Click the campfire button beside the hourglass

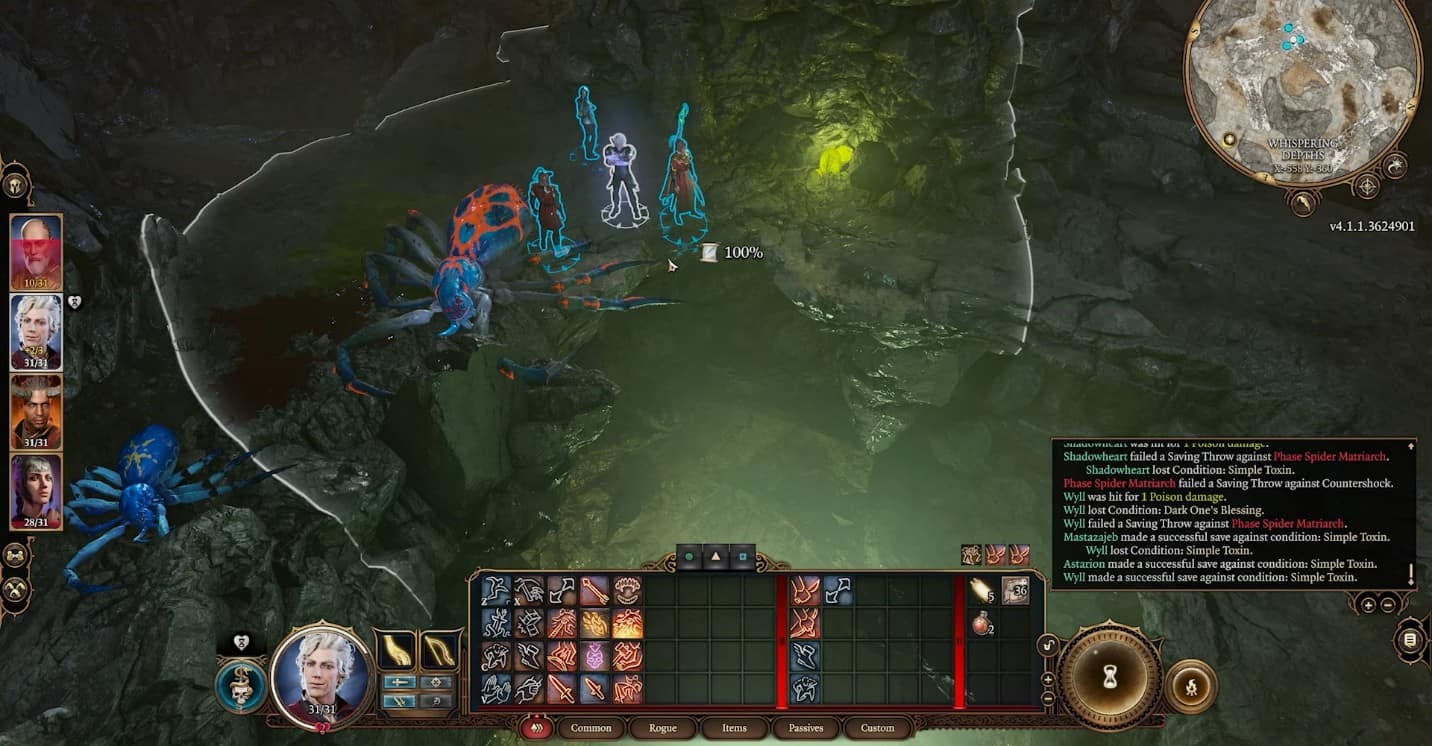[1189, 686]
